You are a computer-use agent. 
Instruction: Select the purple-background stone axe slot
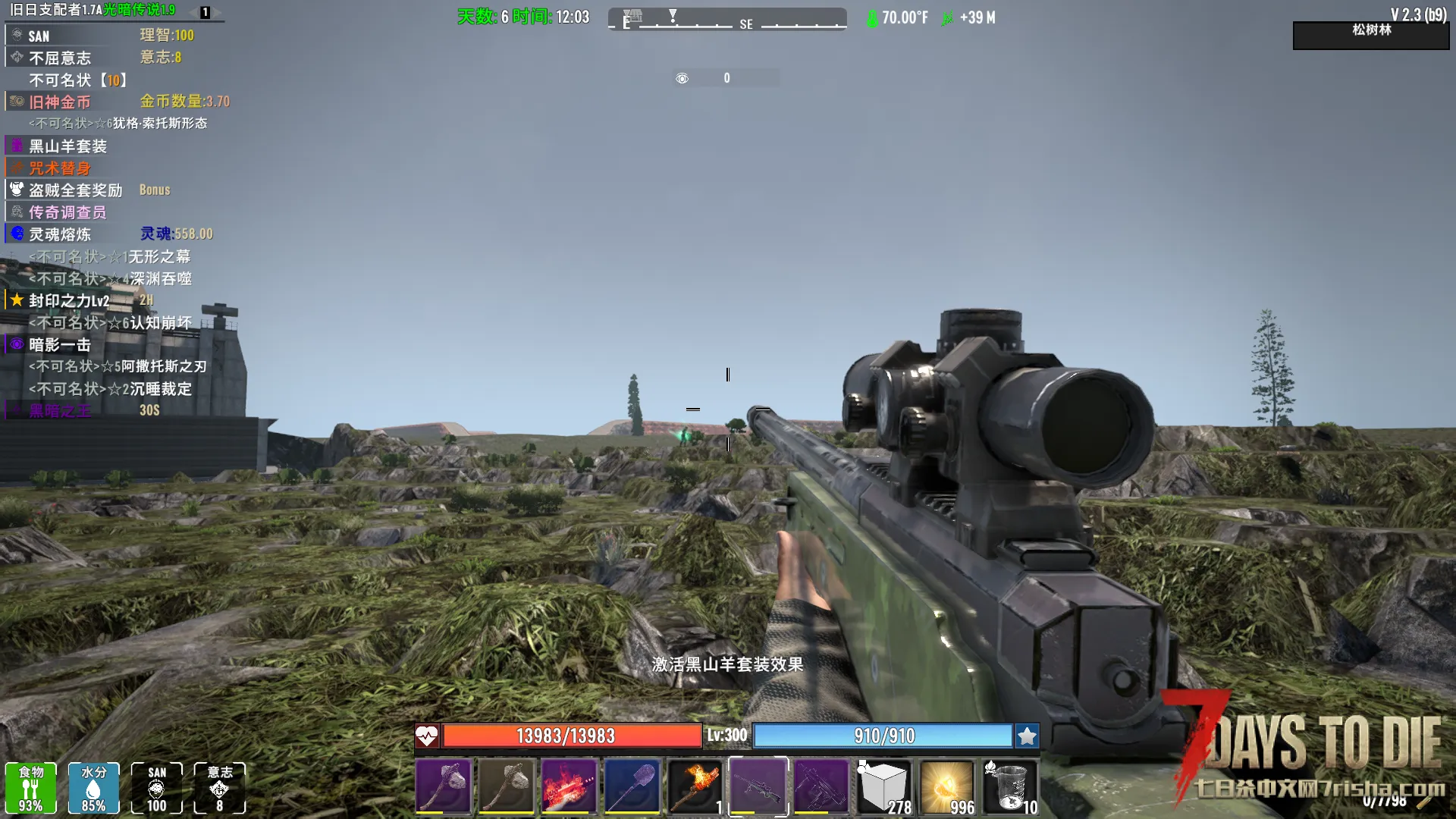444,786
